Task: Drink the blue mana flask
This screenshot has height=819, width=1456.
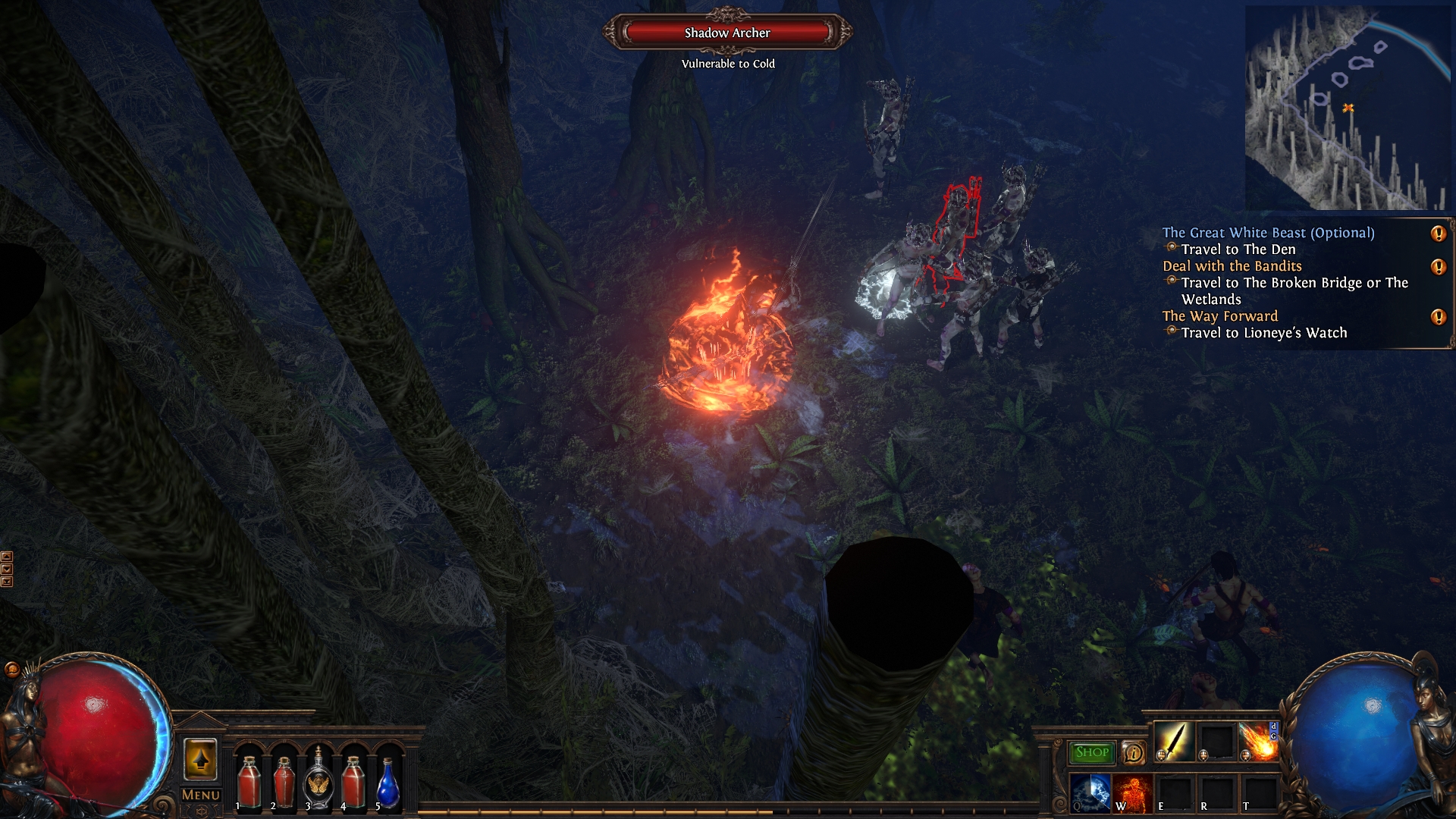Action: [388, 783]
